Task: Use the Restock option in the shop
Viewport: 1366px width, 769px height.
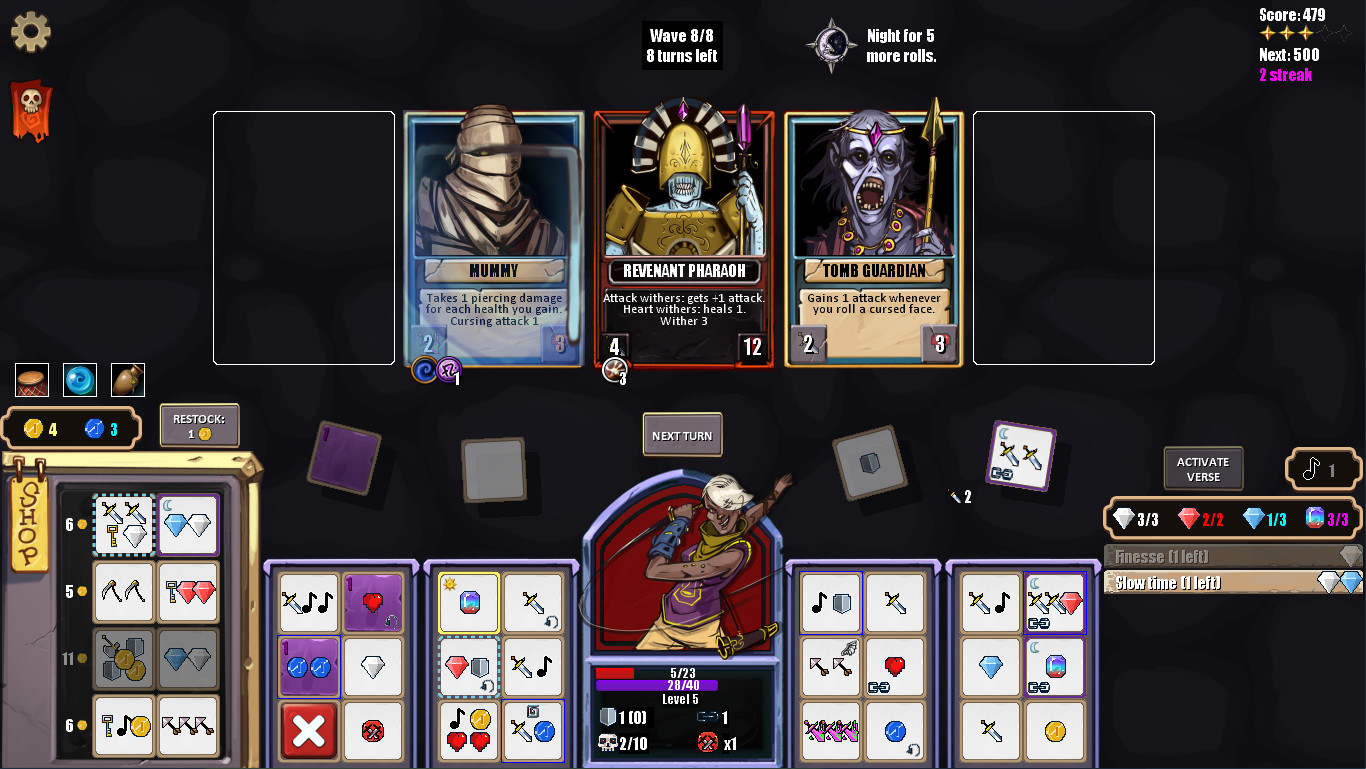Action: pos(198,425)
